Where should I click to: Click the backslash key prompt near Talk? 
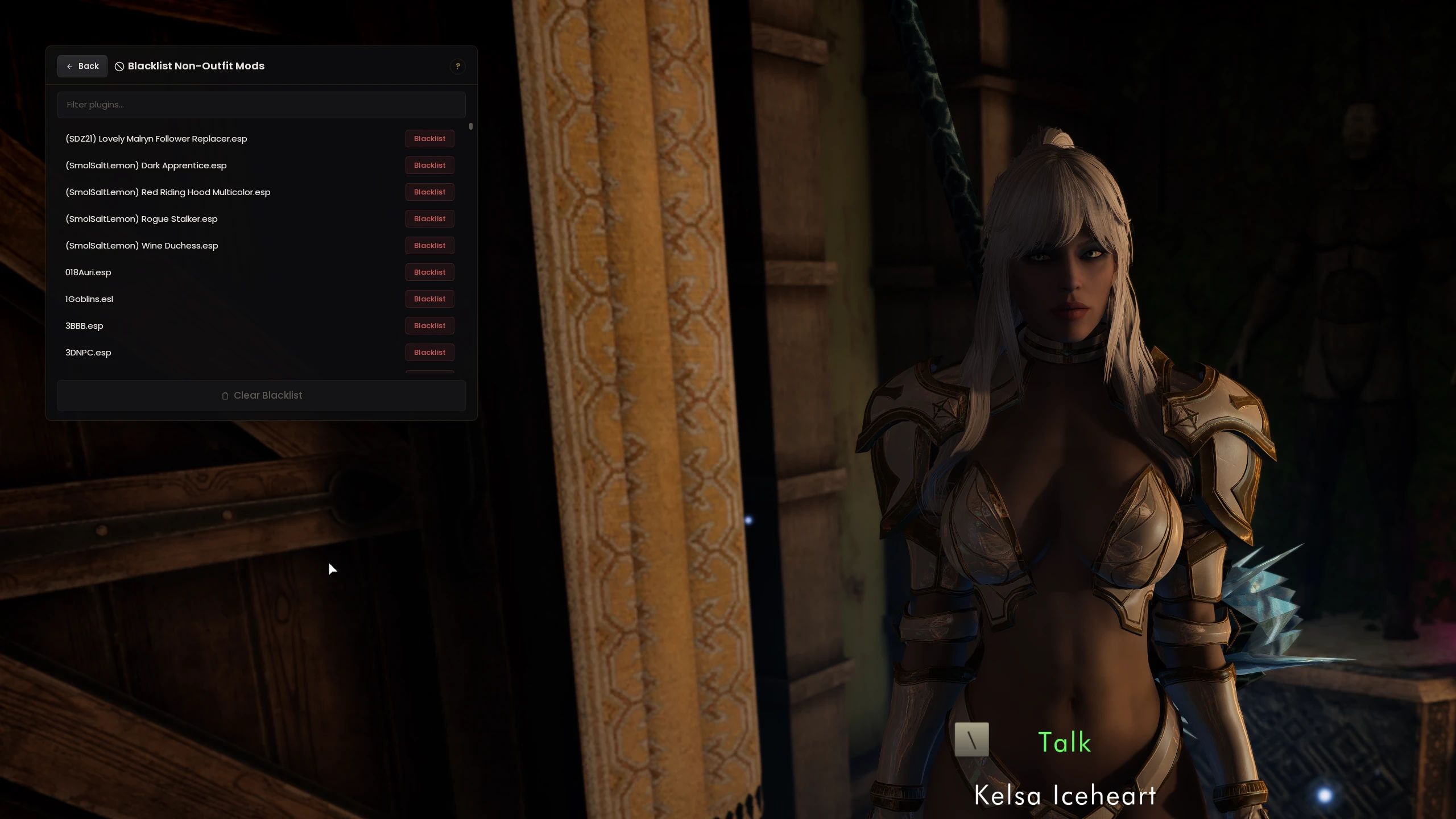click(971, 740)
